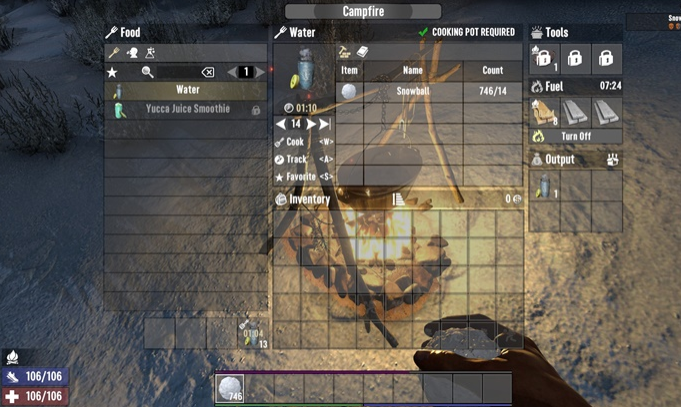Select the Water recipe row
This screenshot has height=407, width=681.
click(x=187, y=90)
